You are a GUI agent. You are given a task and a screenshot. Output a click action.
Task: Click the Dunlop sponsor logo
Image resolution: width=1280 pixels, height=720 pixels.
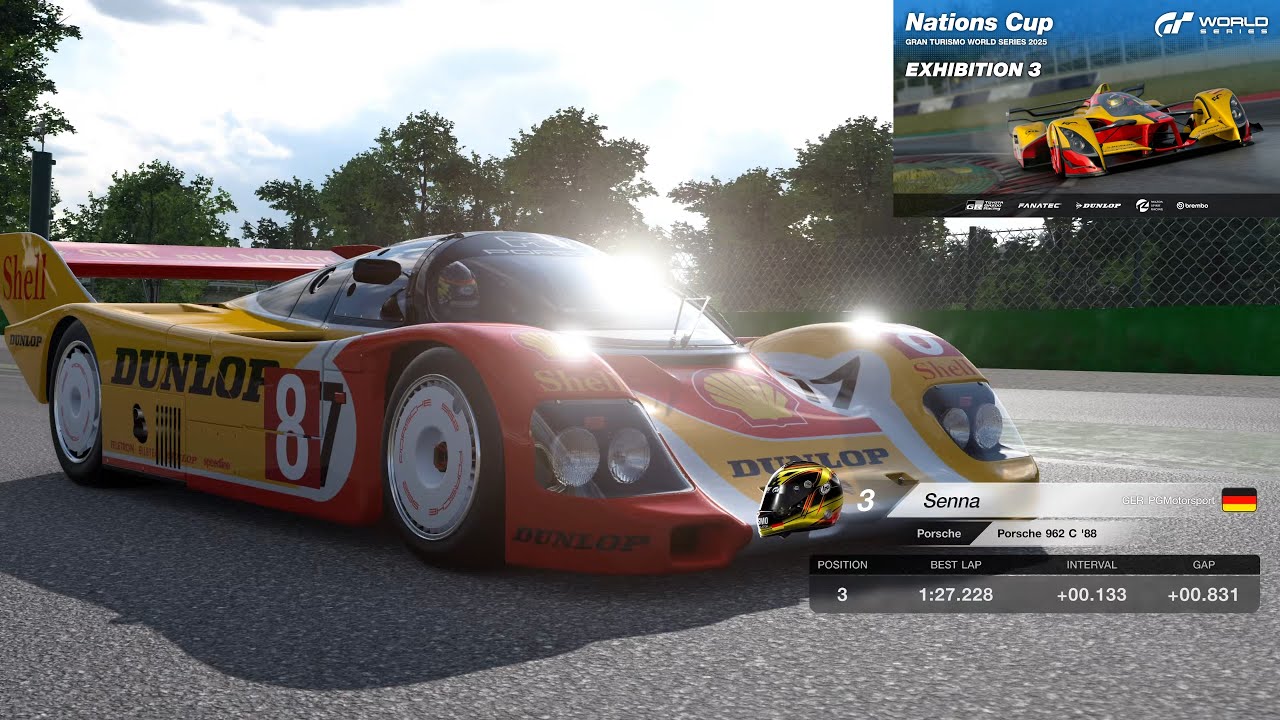click(x=1098, y=204)
